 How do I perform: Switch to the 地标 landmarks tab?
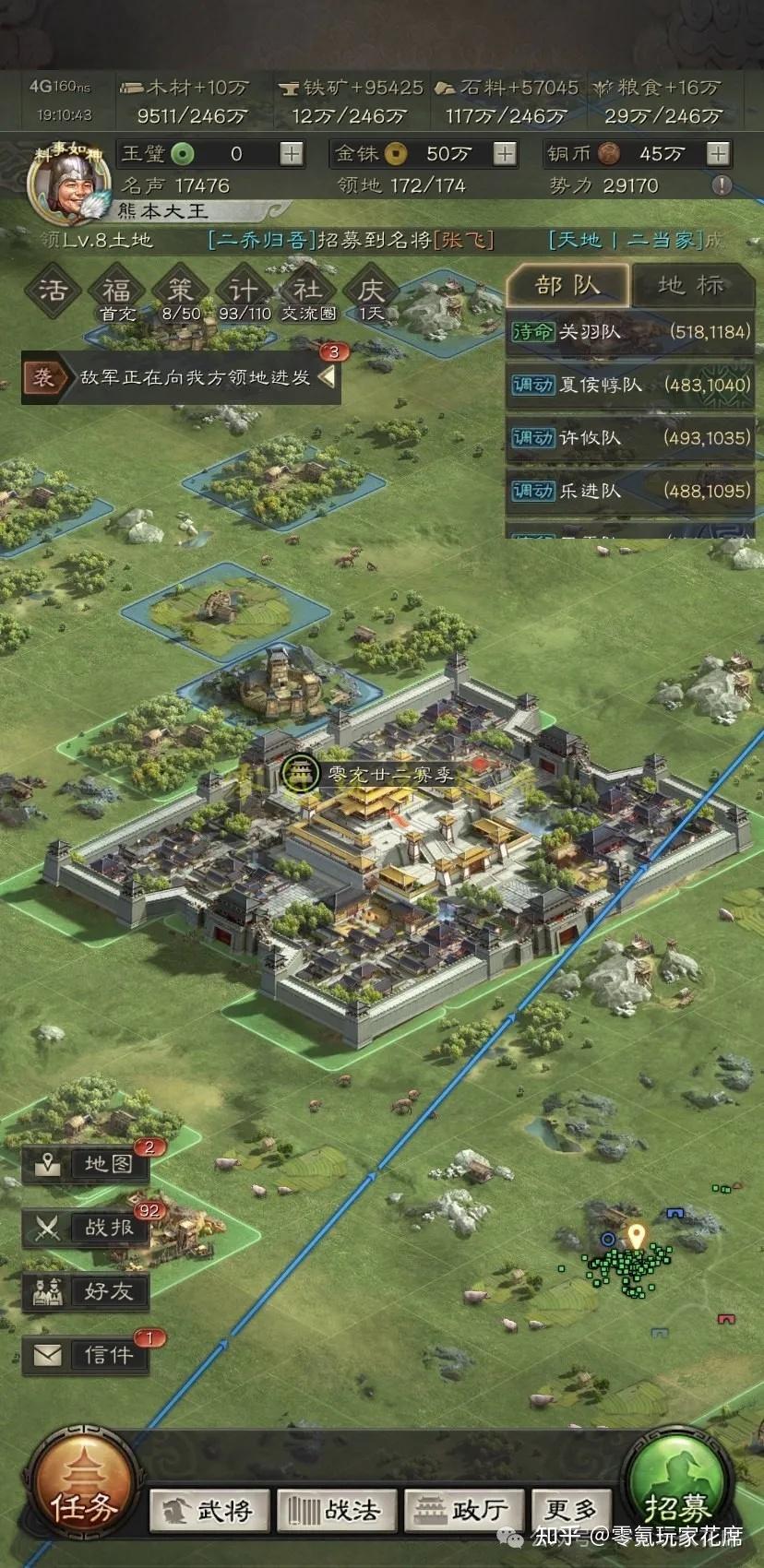(692, 285)
